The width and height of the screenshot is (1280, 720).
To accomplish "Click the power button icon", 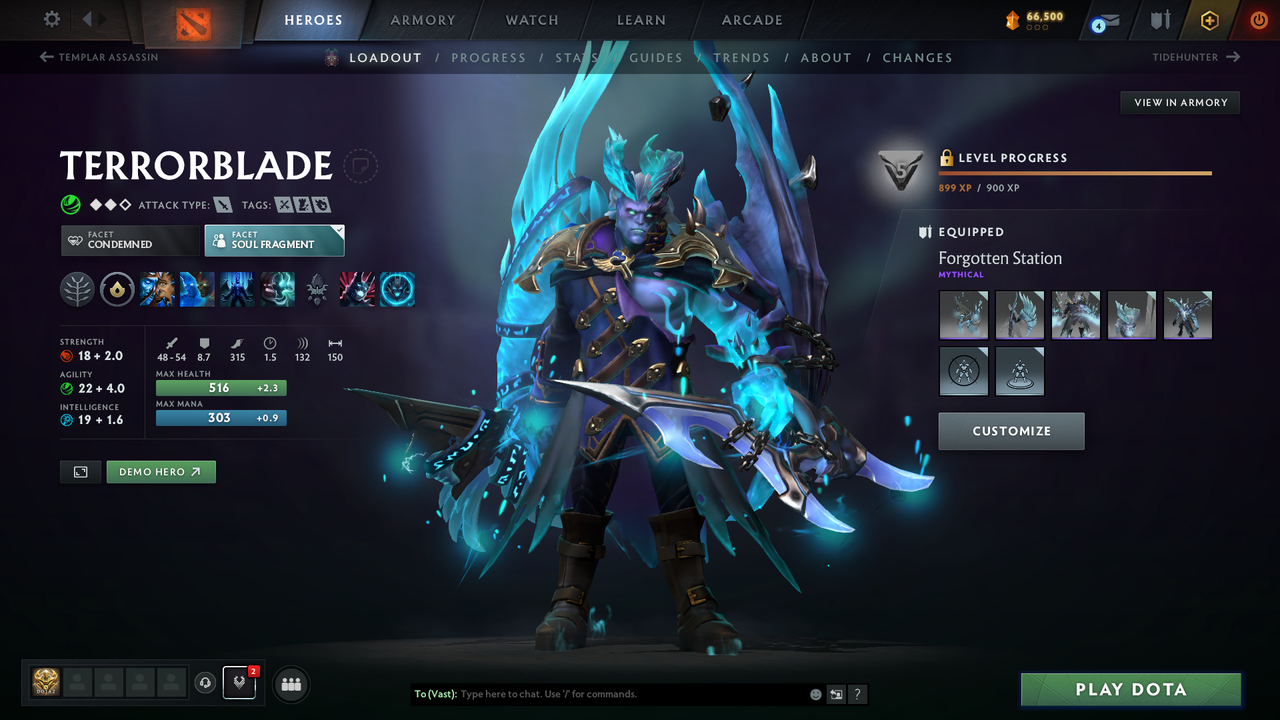I will (x=1258, y=20).
